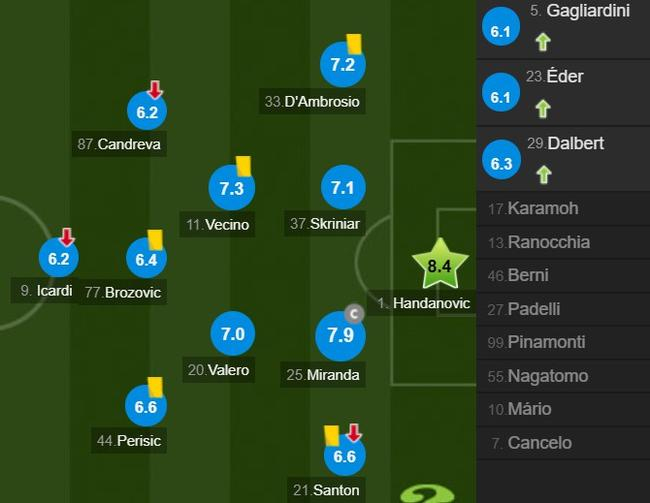This screenshot has width=650, height=503.
Task: Choose Nagatomo in the substitutes list
Action: click(563, 376)
